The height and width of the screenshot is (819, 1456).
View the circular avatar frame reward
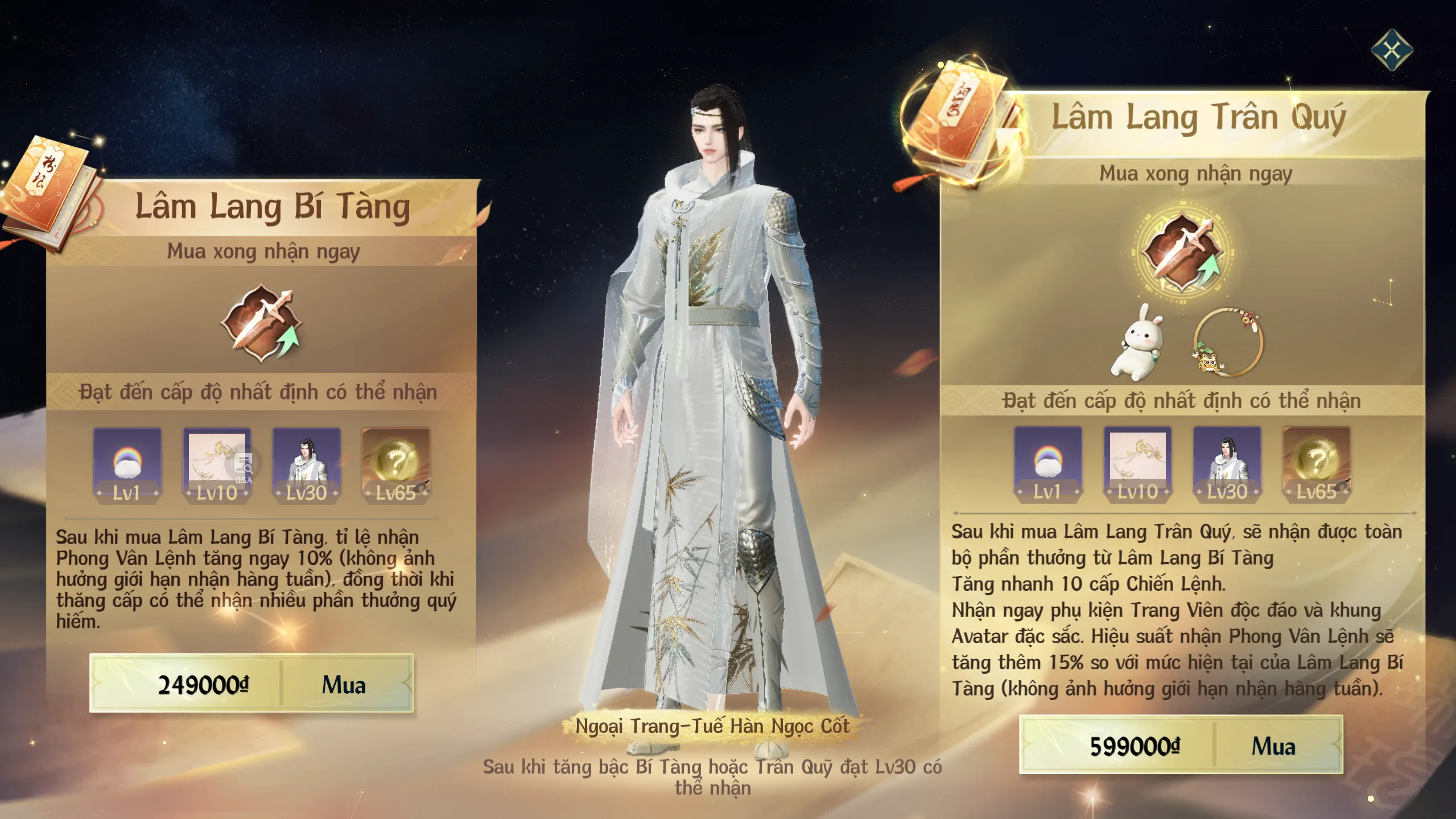[x=1228, y=343]
